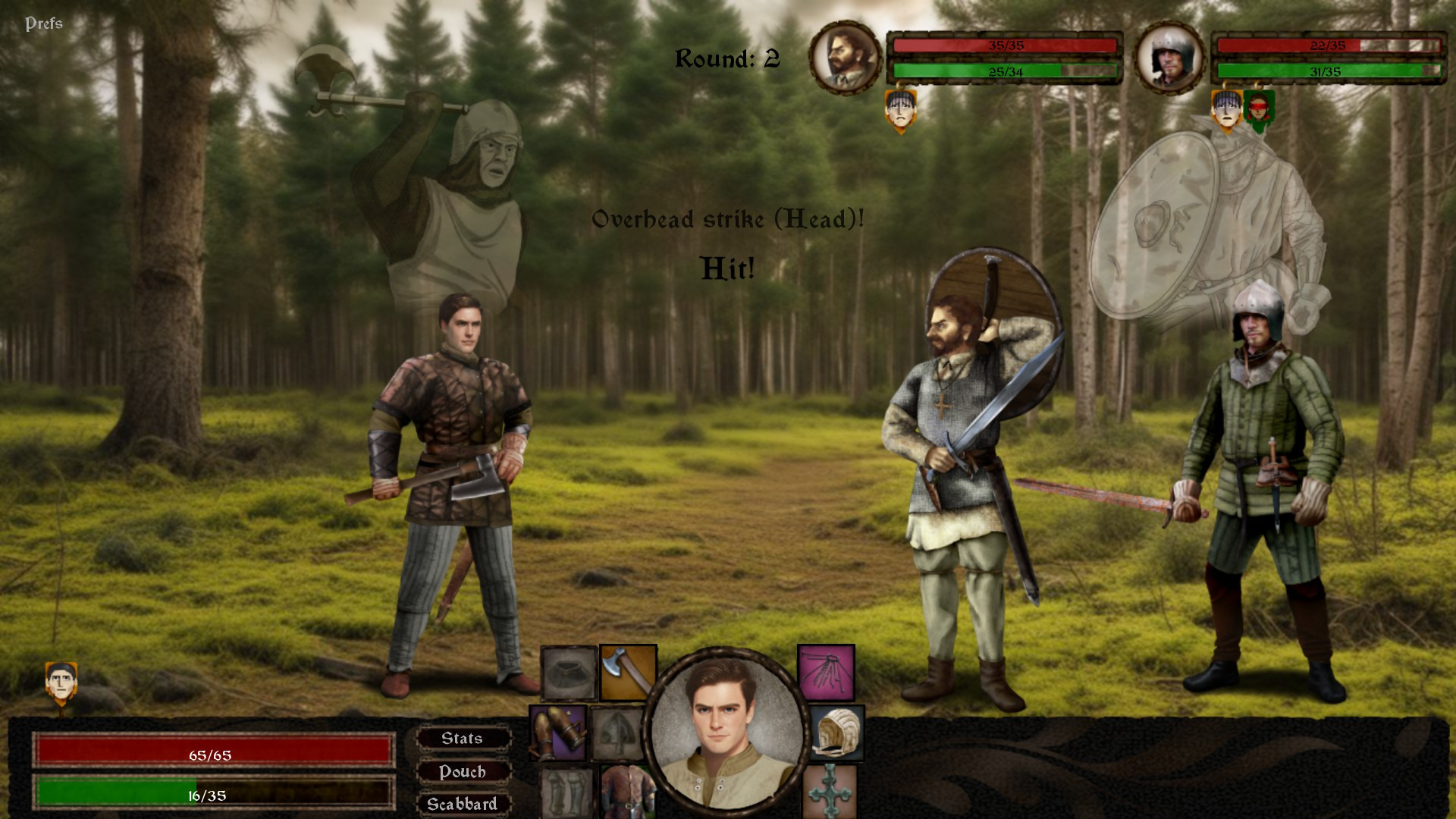Click the empty greaves leg slot
This screenshot has height=819, width=1456.
[566, 792]
